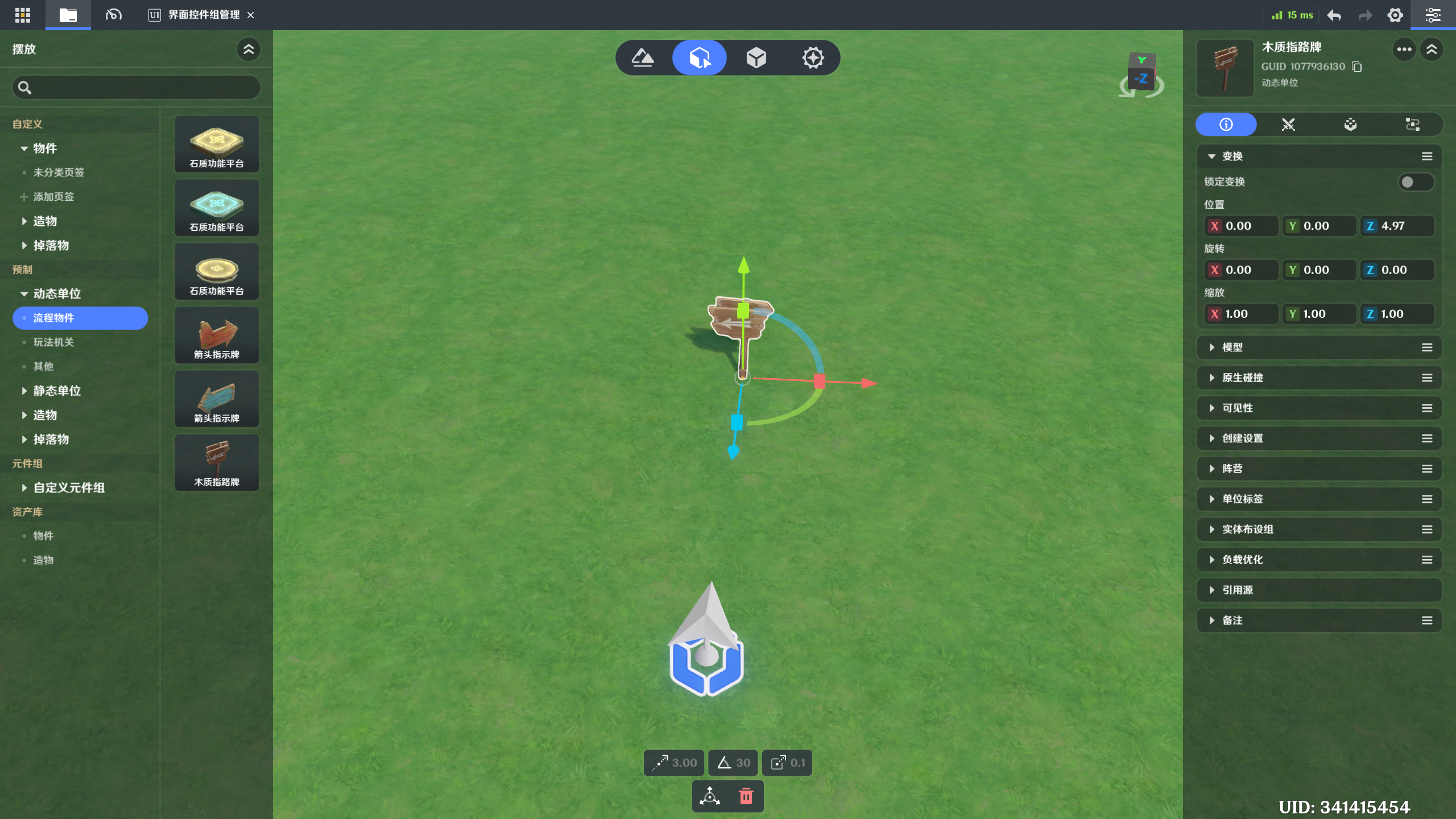Open the 可见性 section
This screenshot has width=1456, height=819.
coord(1237,408)
